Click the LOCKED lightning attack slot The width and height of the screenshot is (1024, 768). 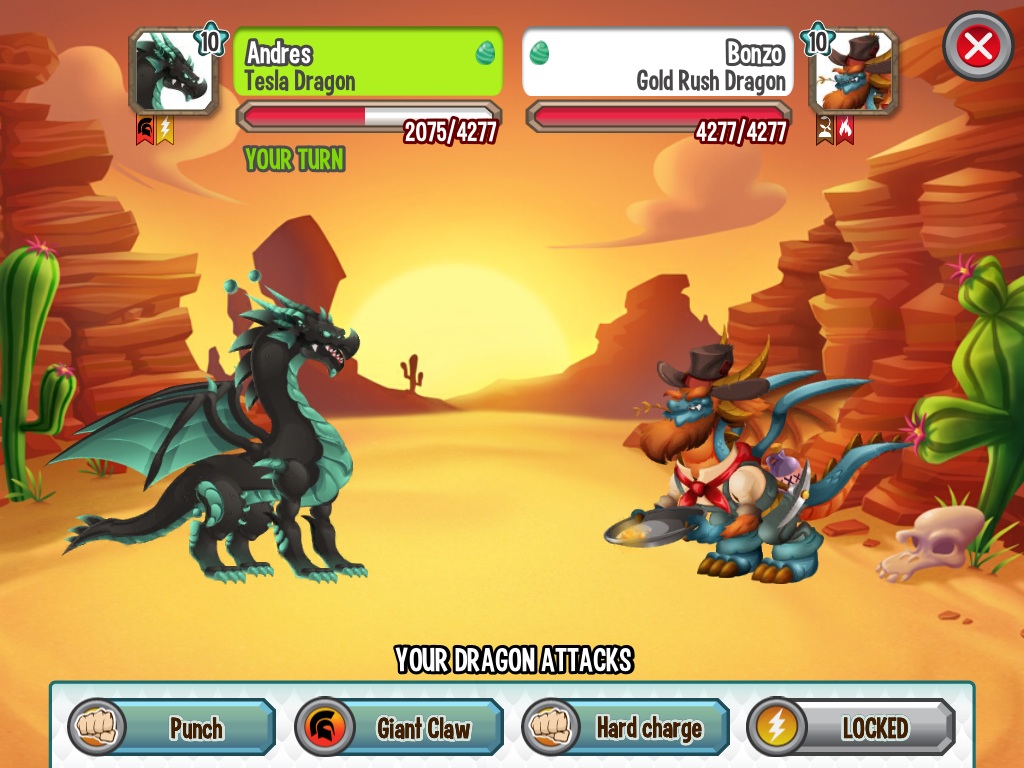852,728
